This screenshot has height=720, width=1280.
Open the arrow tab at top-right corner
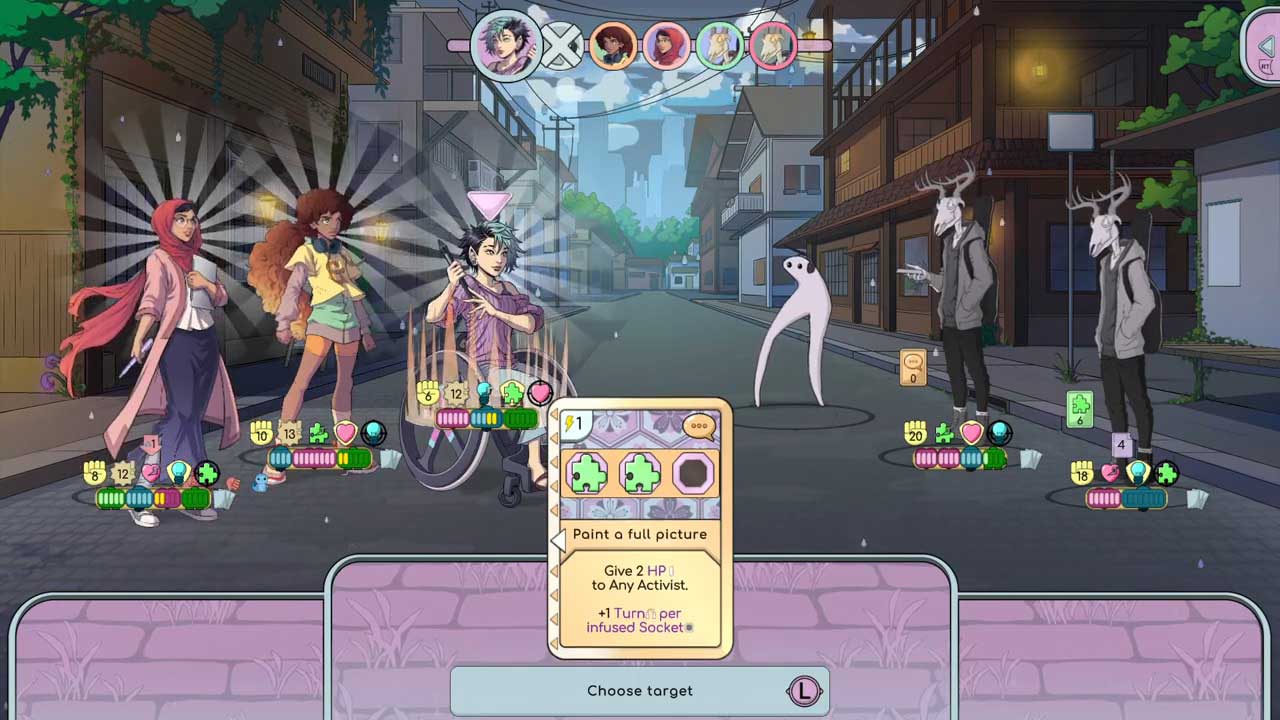pyautogui.click(x=1263, y=47)
